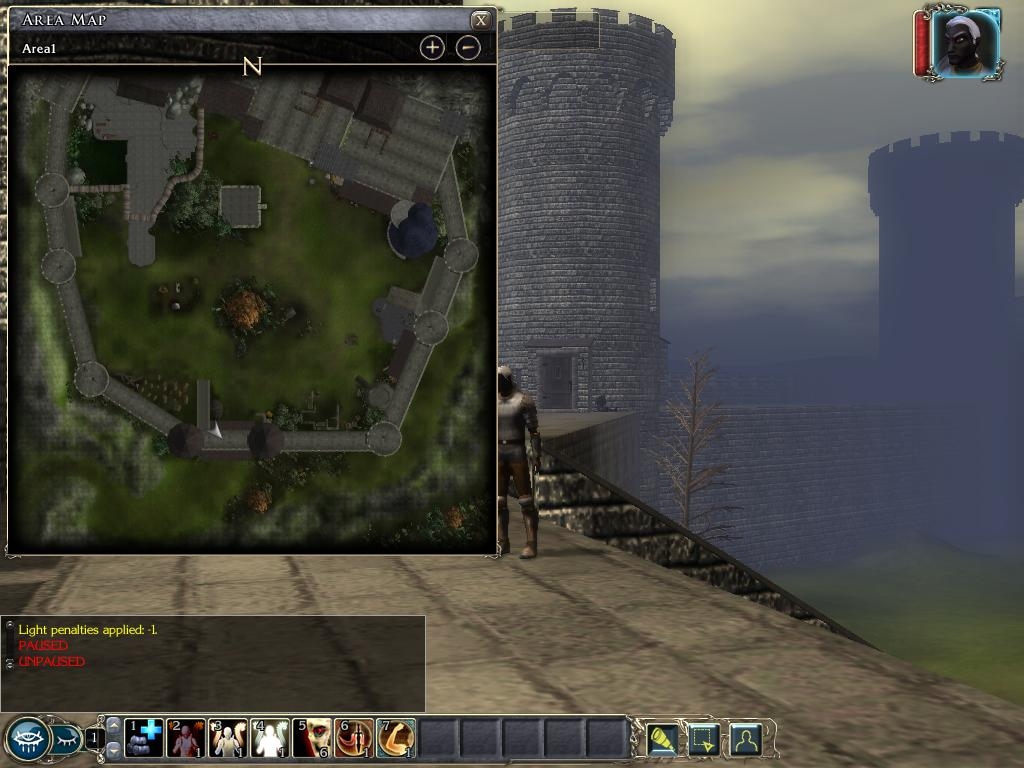Close the Area Map window
The width and height of the screenshot is (1024, 768).
tap(481, 20)
